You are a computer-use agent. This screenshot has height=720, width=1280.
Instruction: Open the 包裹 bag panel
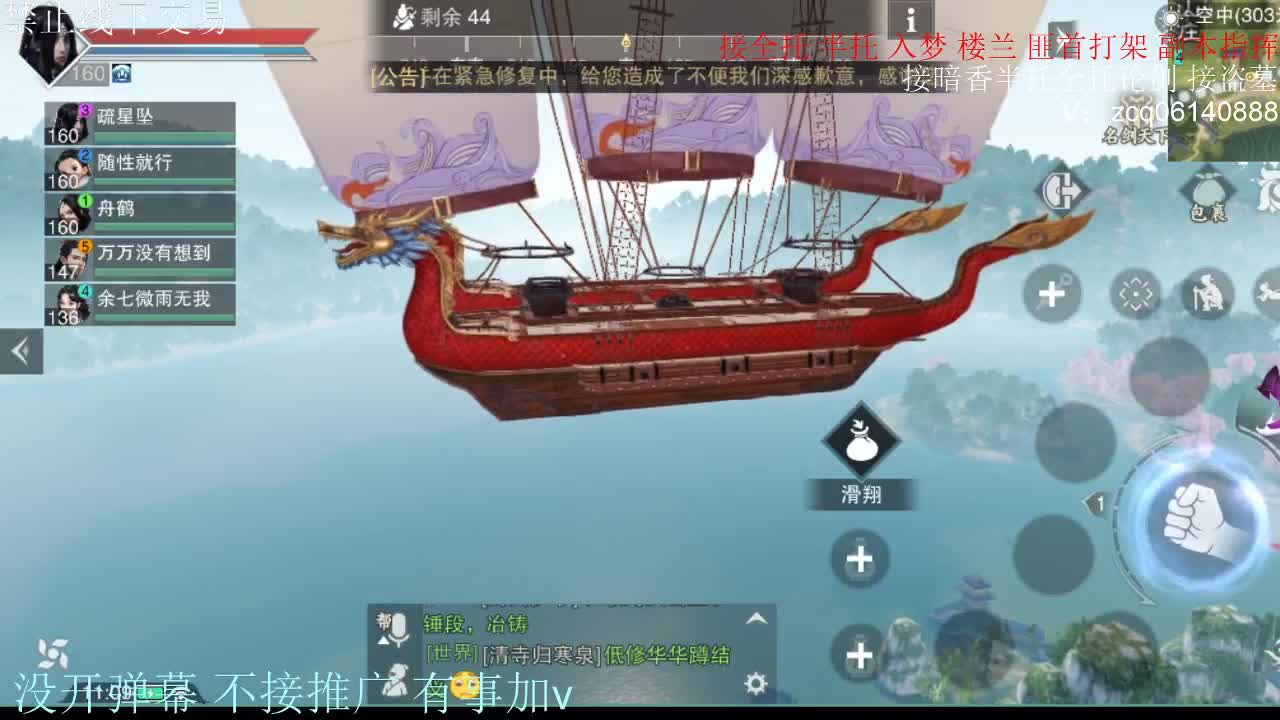pyautogui.click(x=1208, y=192)
